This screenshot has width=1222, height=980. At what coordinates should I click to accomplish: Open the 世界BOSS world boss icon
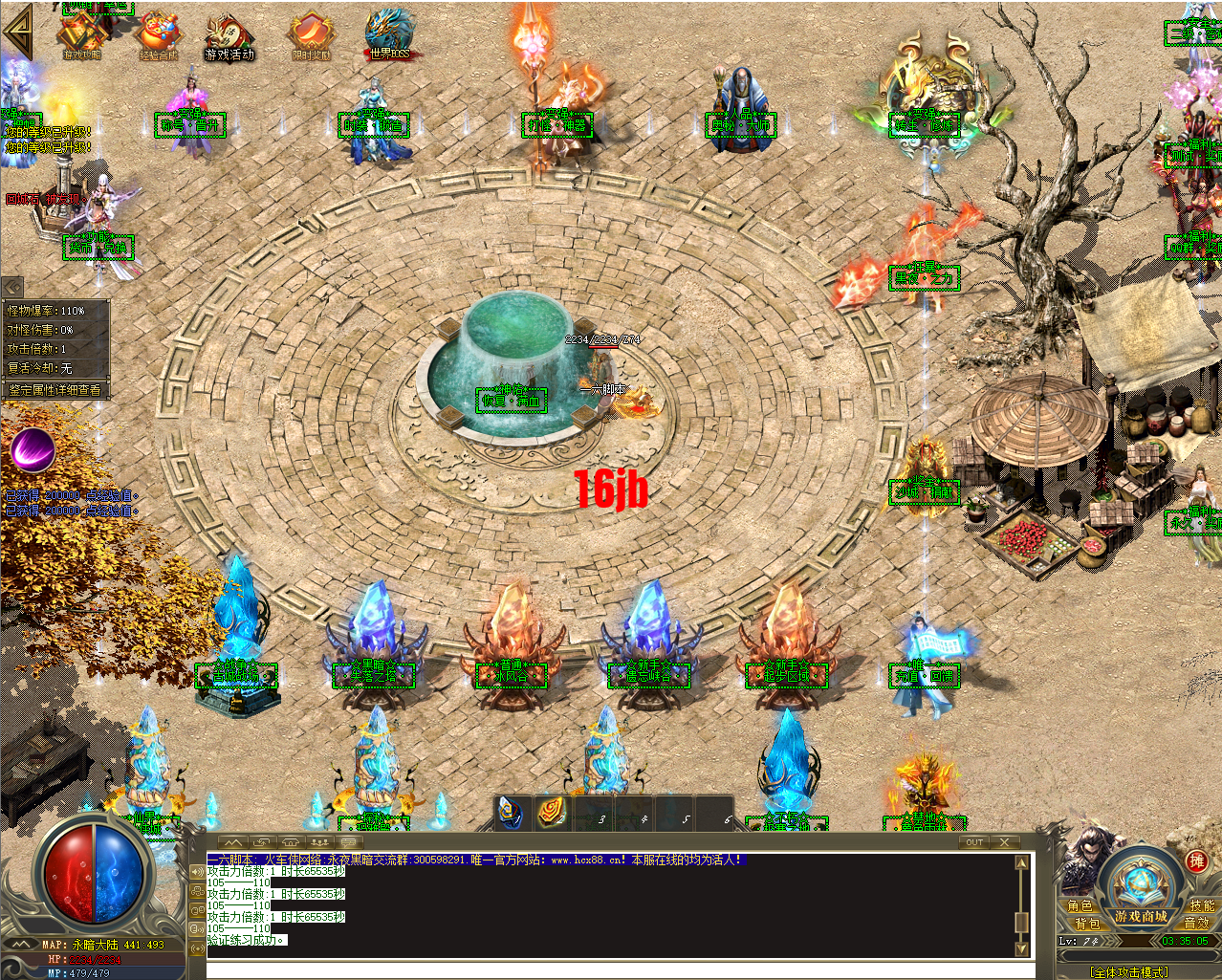coord(389,34)
